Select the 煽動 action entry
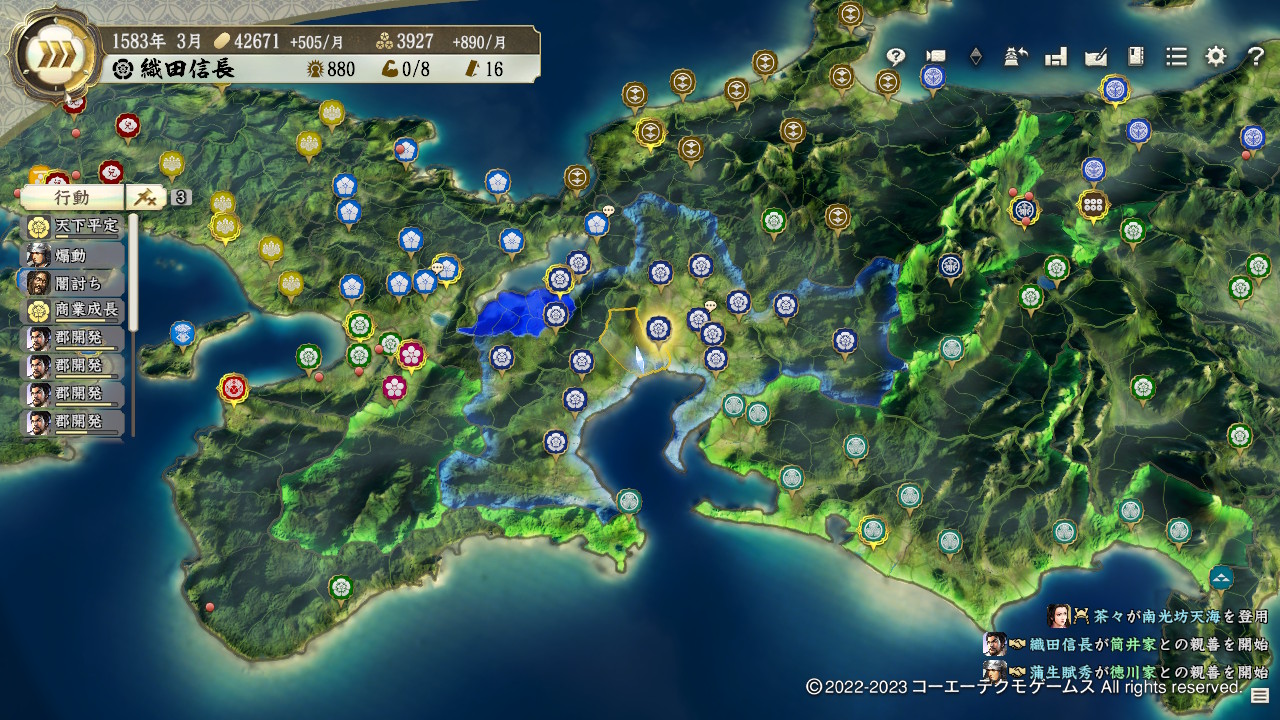 pyautogui.click(x=73, y=254)
